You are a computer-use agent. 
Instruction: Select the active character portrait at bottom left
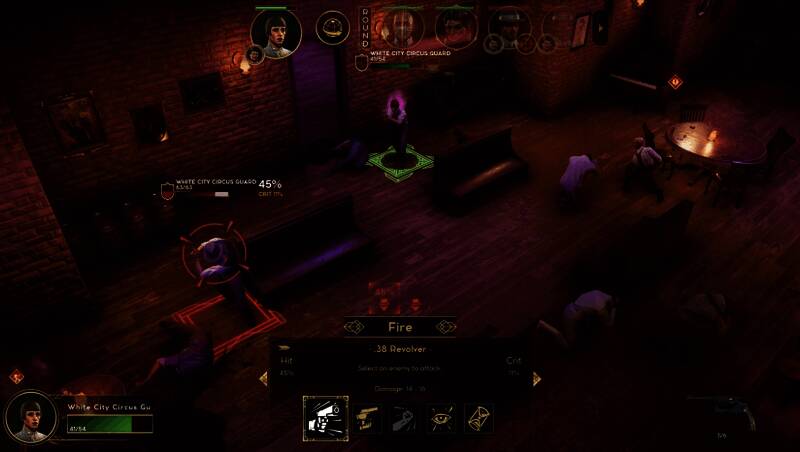(31, 417)
